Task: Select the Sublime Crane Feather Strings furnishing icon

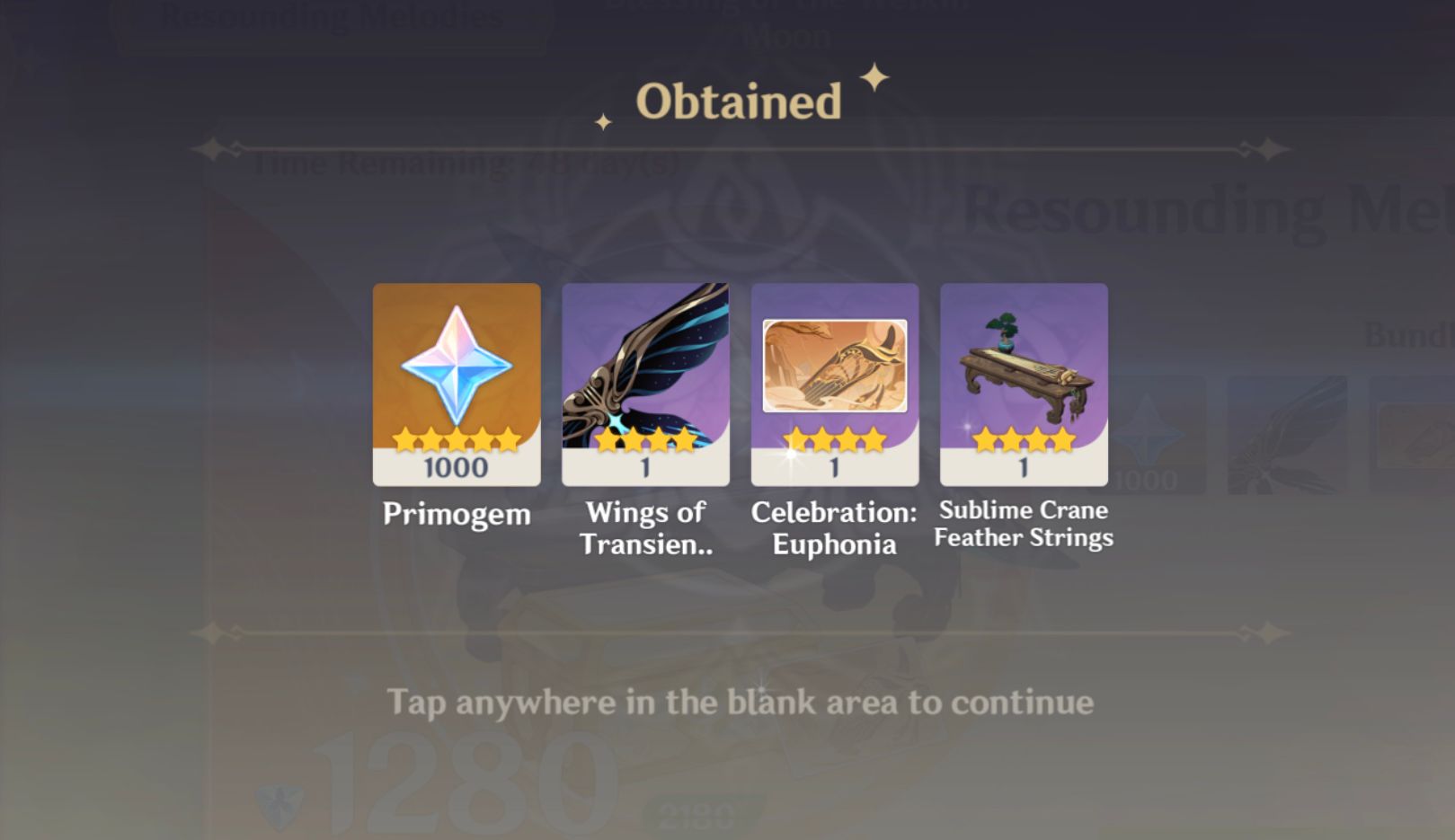Action: [x=1024, y=385]
